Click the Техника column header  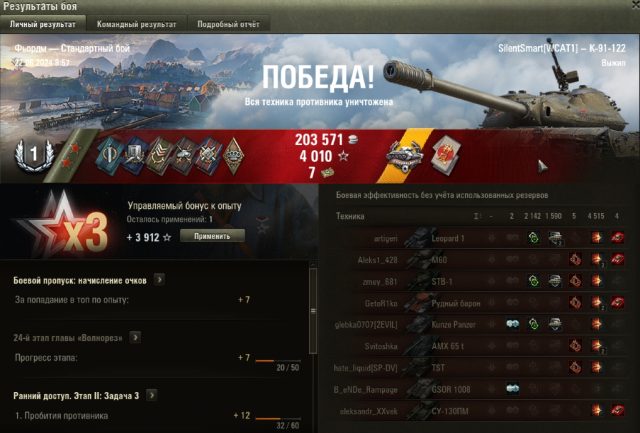350,216
